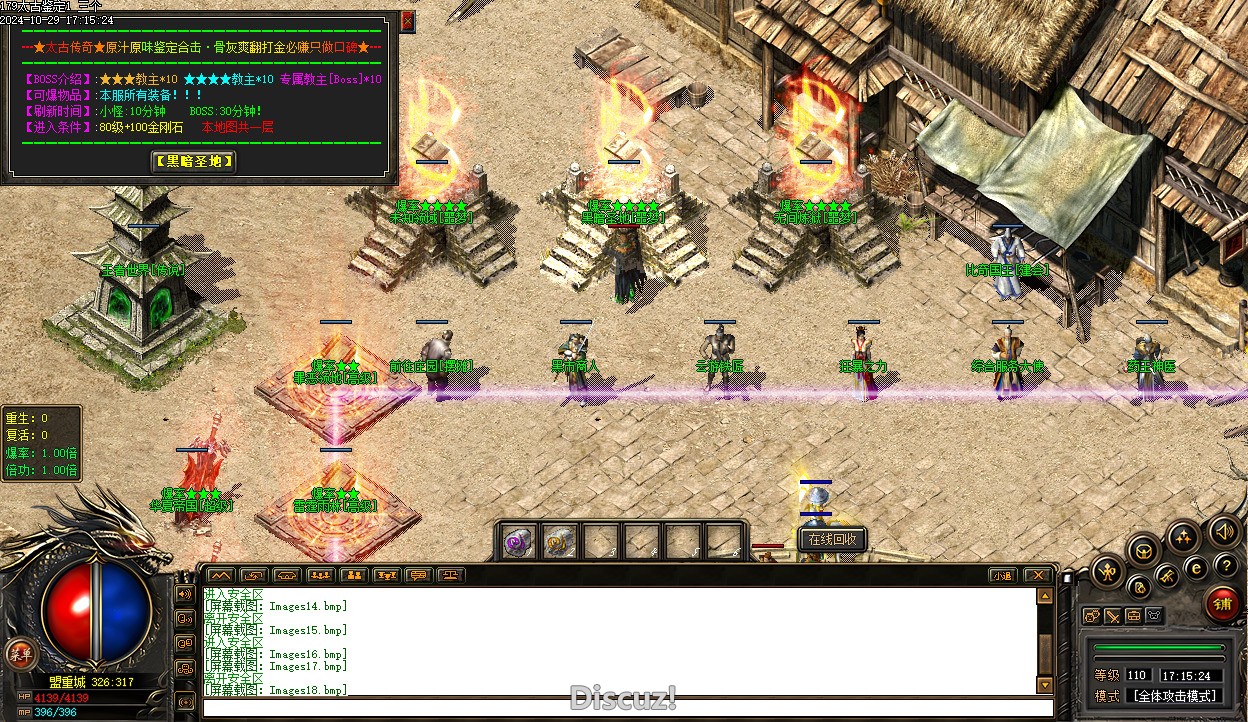Click the round 'e' icon button
This screenshot has height=722, width=1248.
click(x=1195, y=567)
